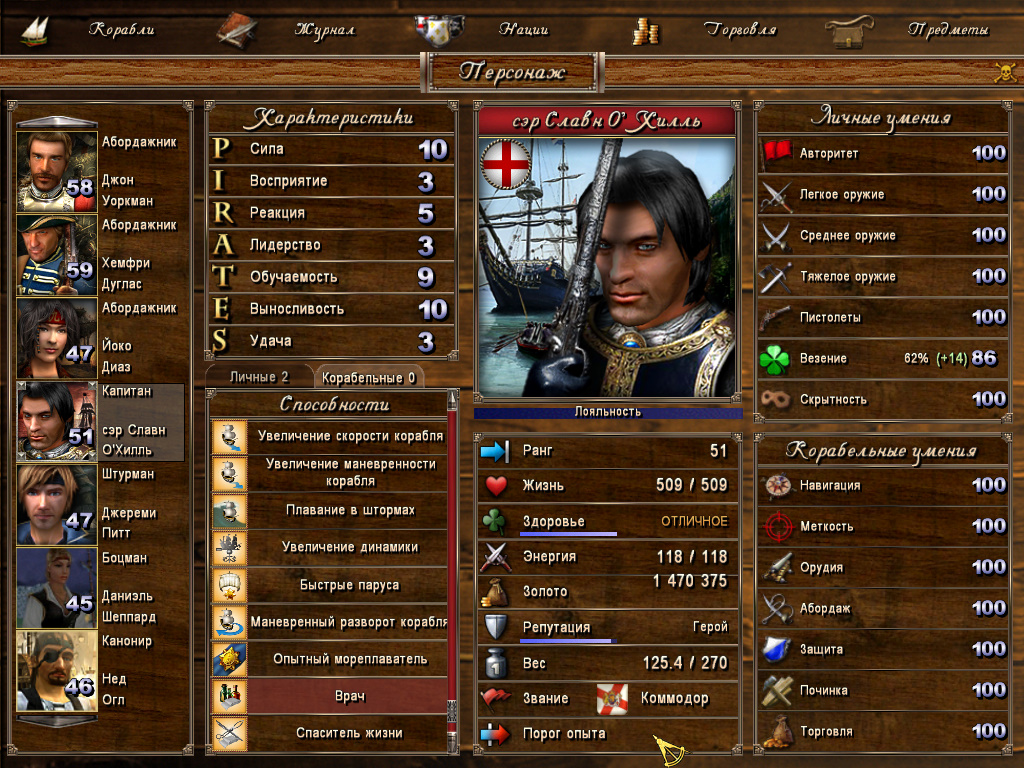The image size is (1024, 768).
Task: Show the Предметы inventory screen
Action: 947,30
